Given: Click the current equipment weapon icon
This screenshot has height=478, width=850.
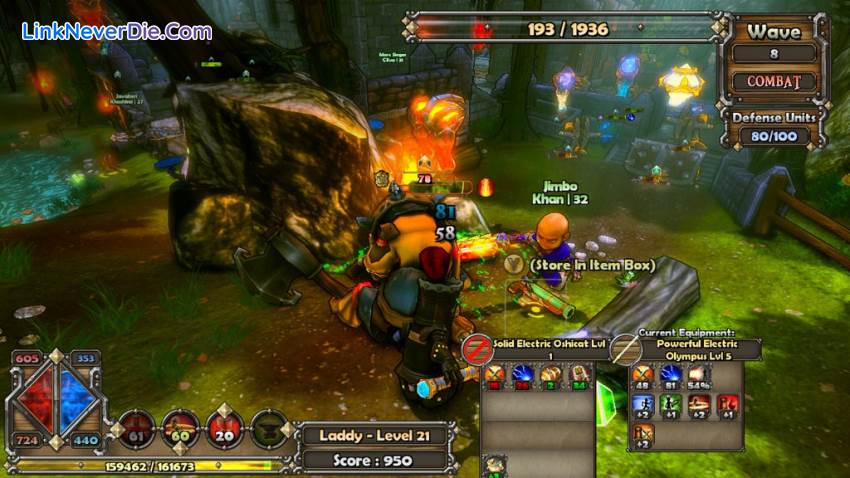Looking at the screenshot, I should [x=626, y=349].
